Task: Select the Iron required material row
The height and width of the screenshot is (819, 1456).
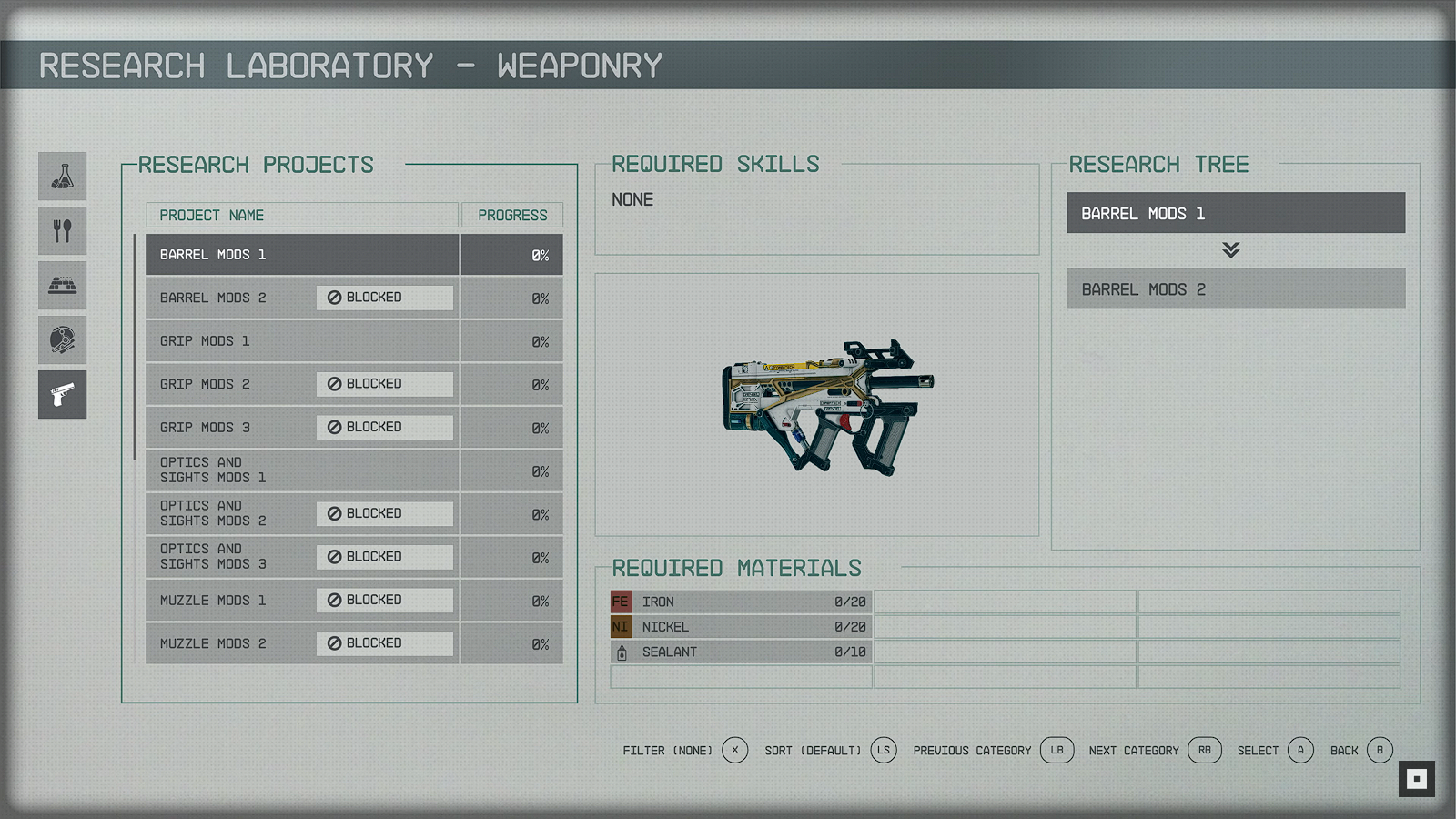Action: (741, 602)
